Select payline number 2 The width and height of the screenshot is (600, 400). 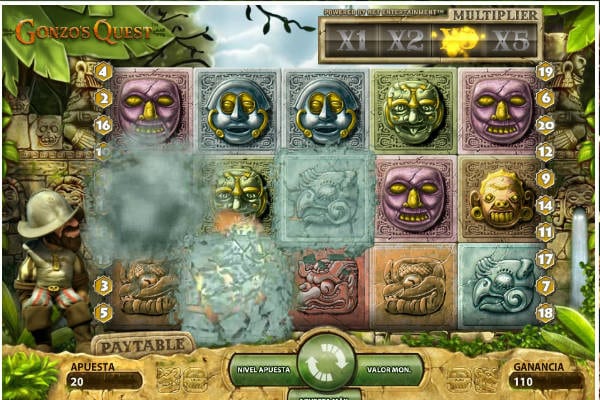coord(103,98)
